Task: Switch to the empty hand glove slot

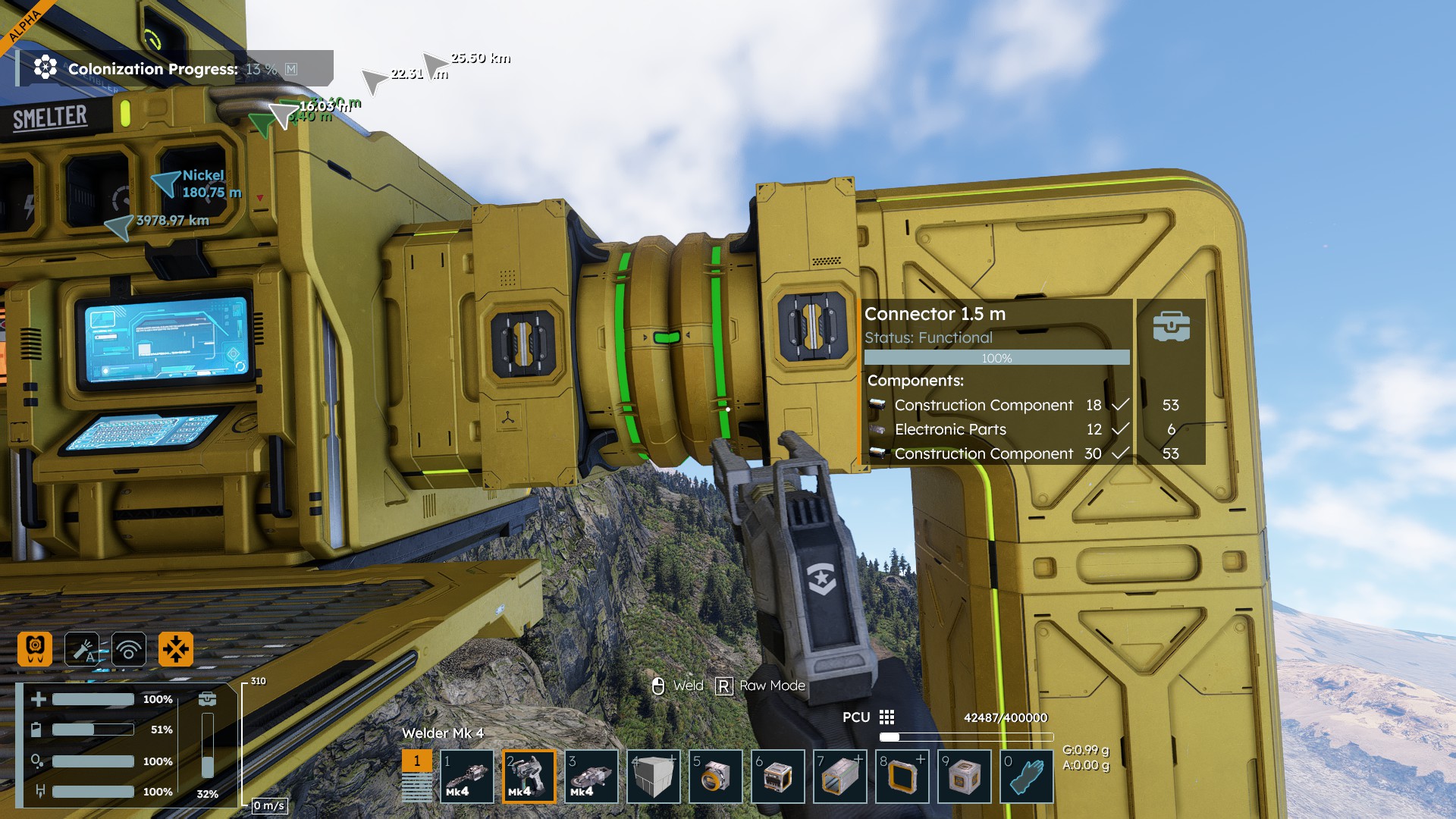Action: pyautogui.click(x=1027, y=777)
